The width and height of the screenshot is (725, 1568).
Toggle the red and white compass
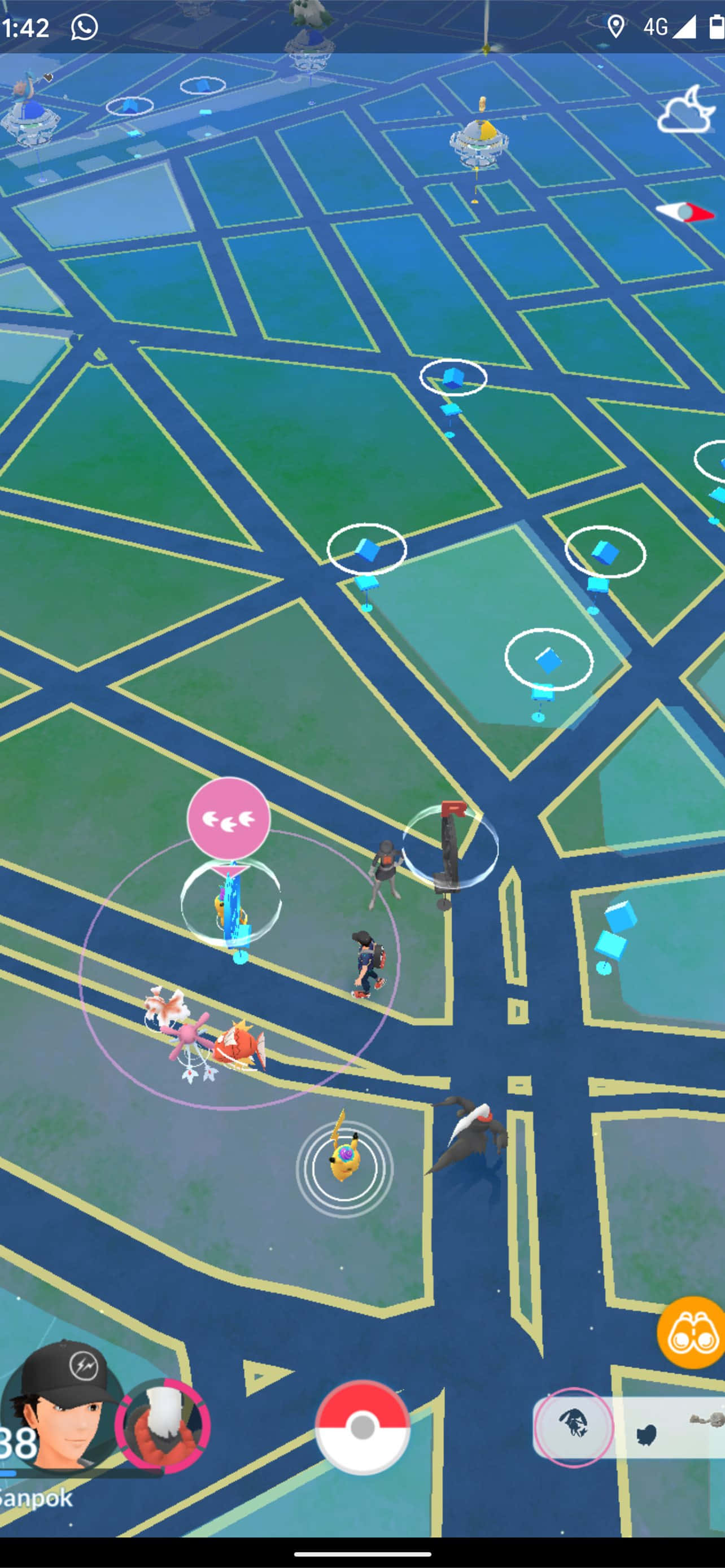685,212
